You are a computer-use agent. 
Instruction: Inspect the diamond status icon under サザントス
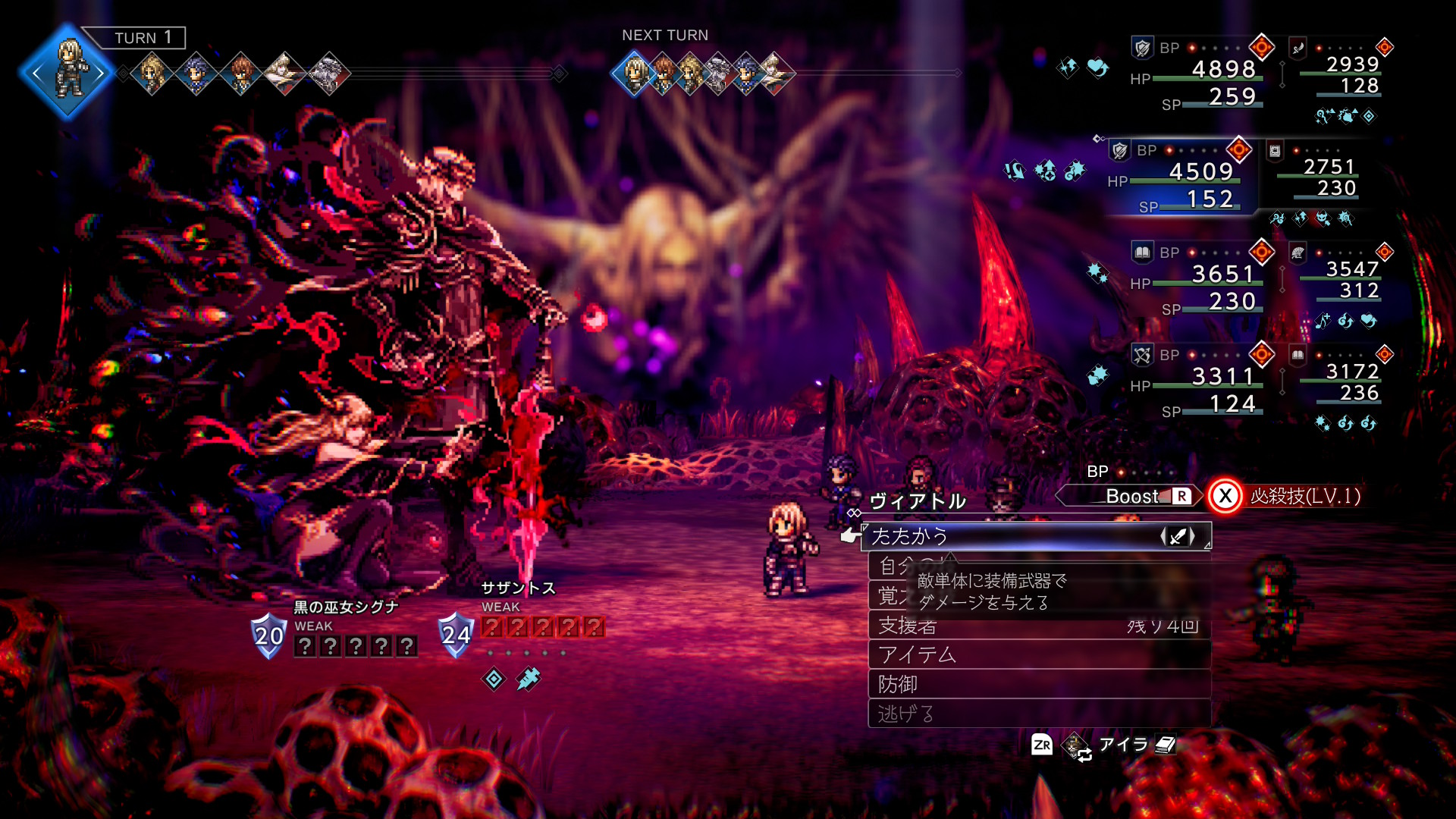click(x=494, y=679)
